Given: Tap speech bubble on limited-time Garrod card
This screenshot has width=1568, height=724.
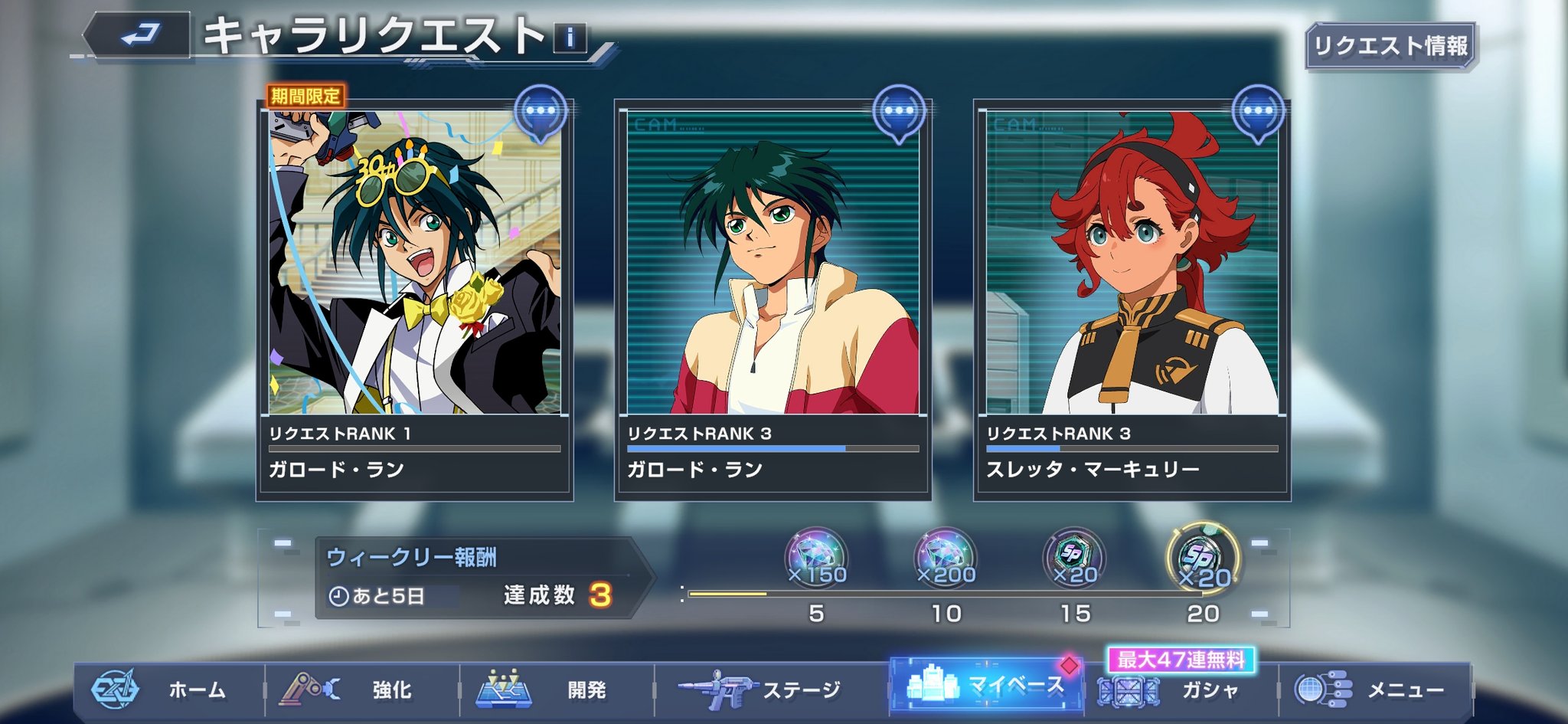Looking at the screenshot, I should pyautogui.click(x=541, y=112).
